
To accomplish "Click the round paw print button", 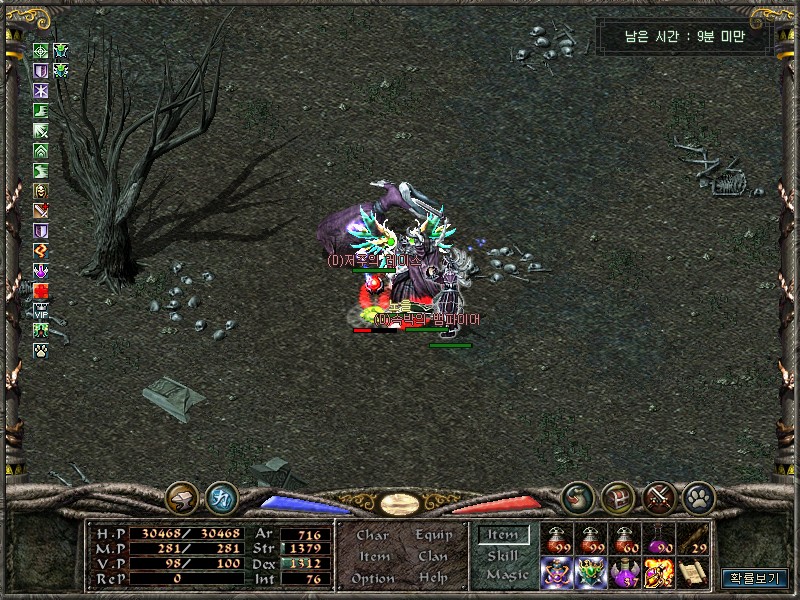I will pos(697,496).
